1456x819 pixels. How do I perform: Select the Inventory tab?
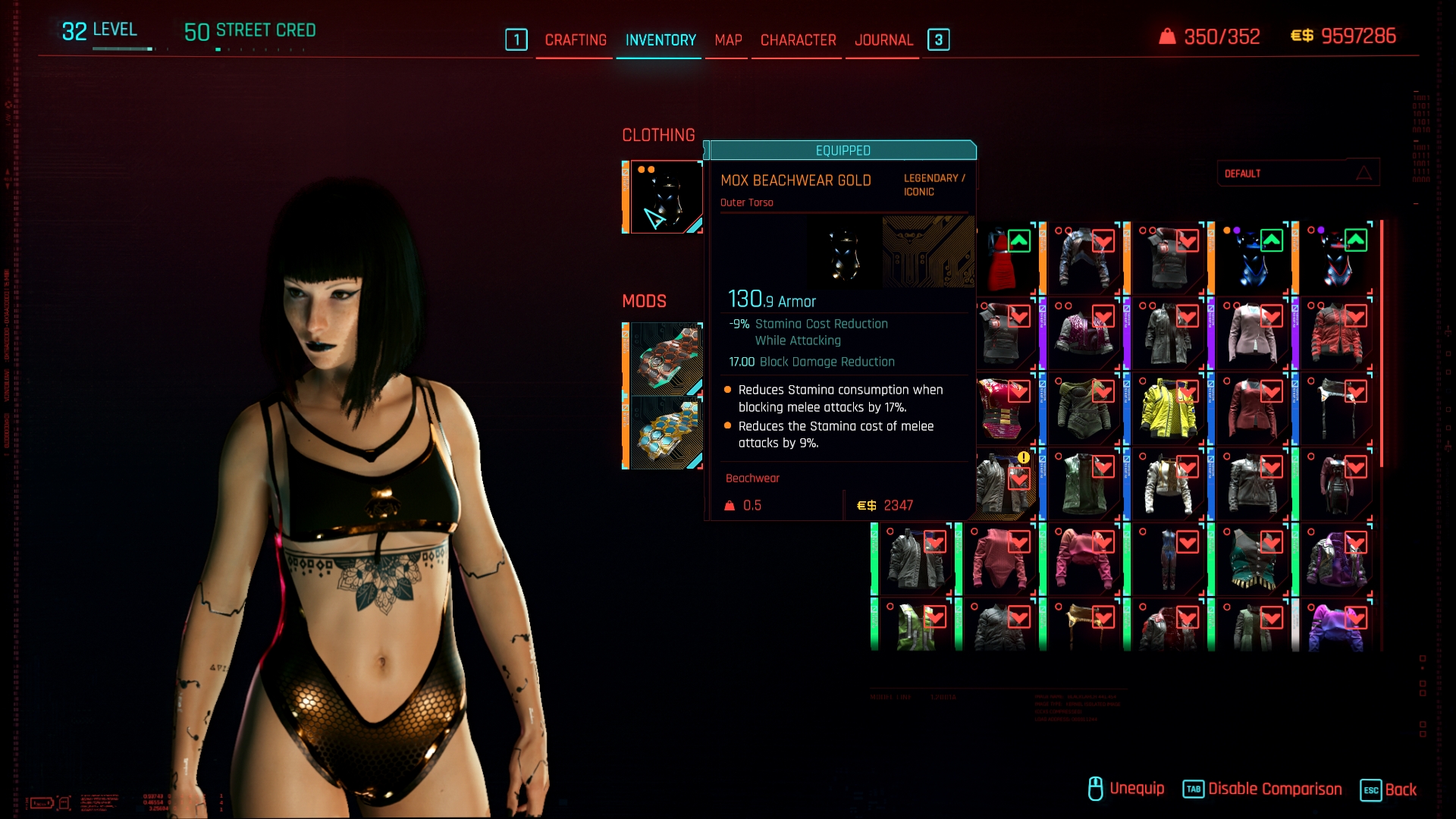pyautogui.click(x=661, y=40)
